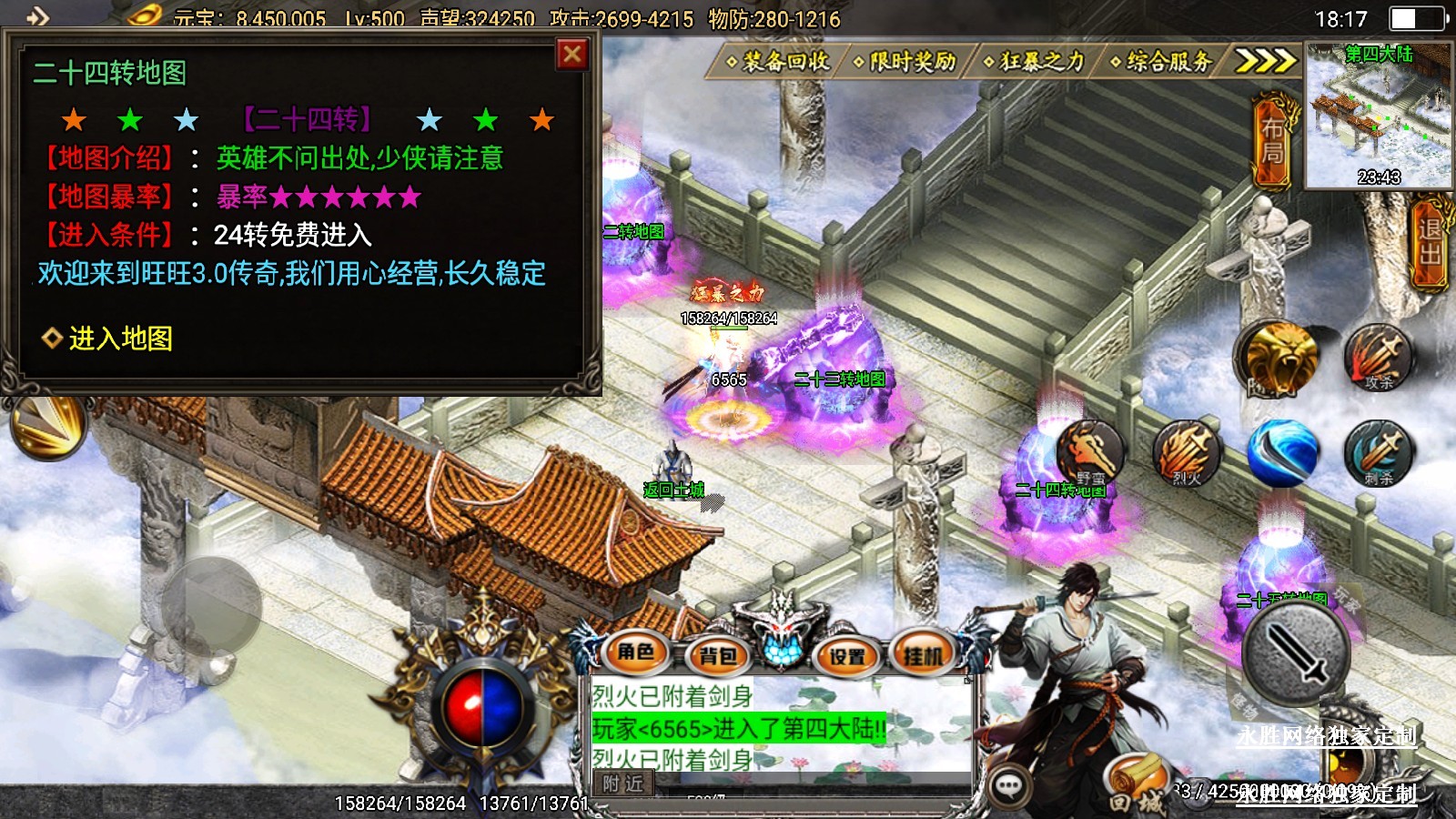Click the 布局 layout button

1272,142
